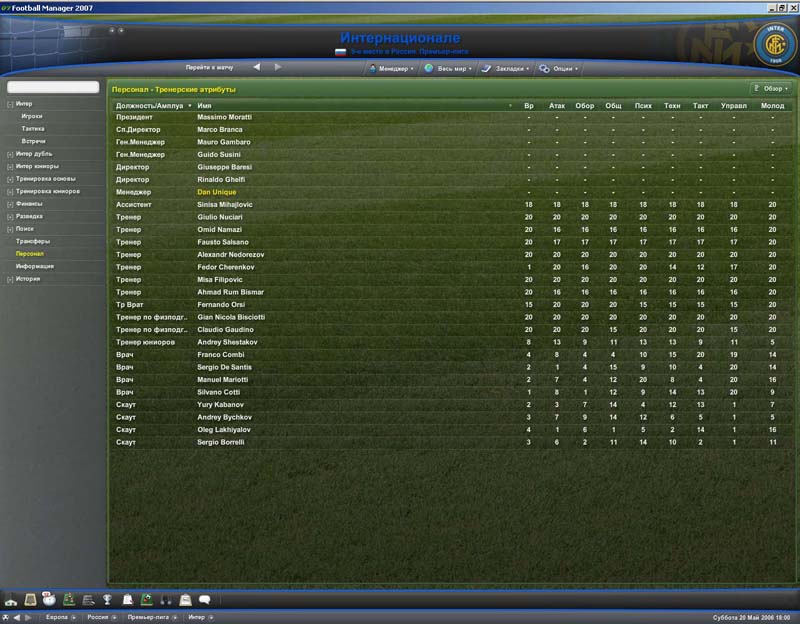Sort staff by the 'Молод' column
Screen dimensions: 800x624
pyautogui.click(x=772, y=105)
